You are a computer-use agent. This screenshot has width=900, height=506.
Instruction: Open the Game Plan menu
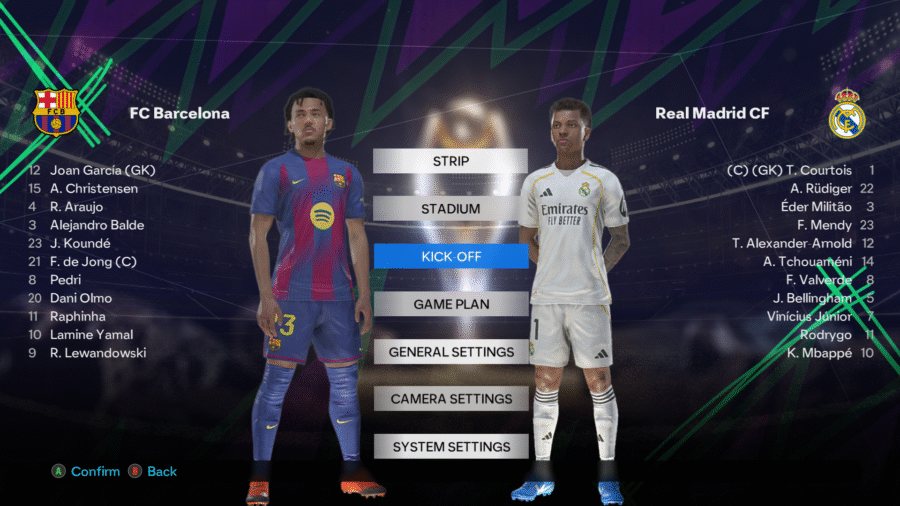tap(450, 304)
